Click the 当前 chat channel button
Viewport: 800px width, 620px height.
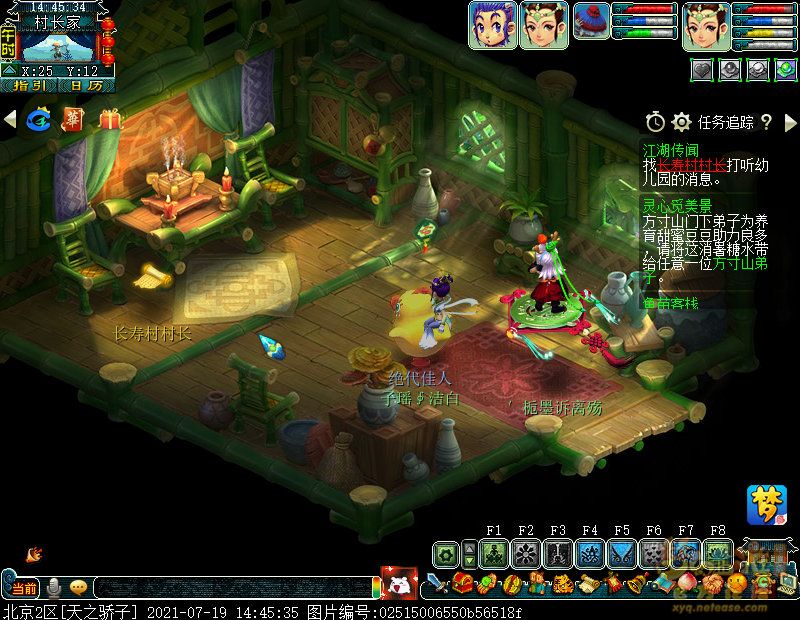coord(23,587)
